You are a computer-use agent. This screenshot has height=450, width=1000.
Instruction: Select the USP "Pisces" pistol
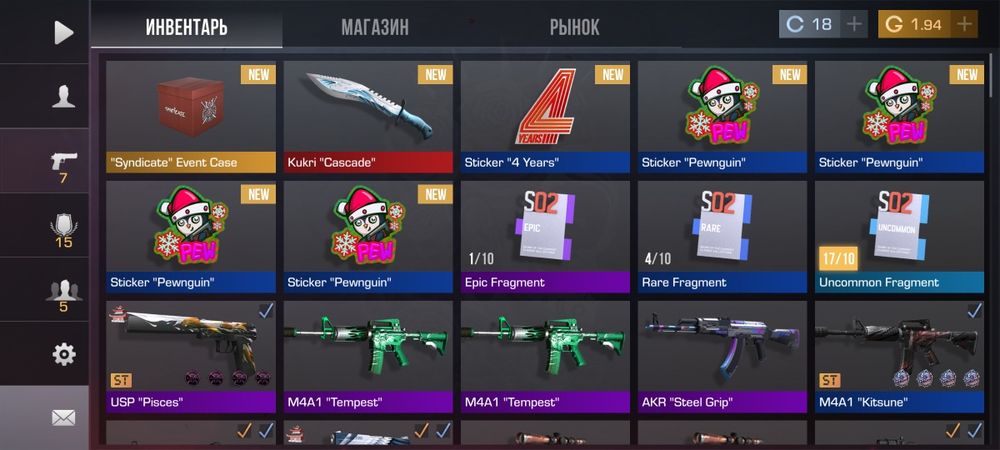pos(191,356)
